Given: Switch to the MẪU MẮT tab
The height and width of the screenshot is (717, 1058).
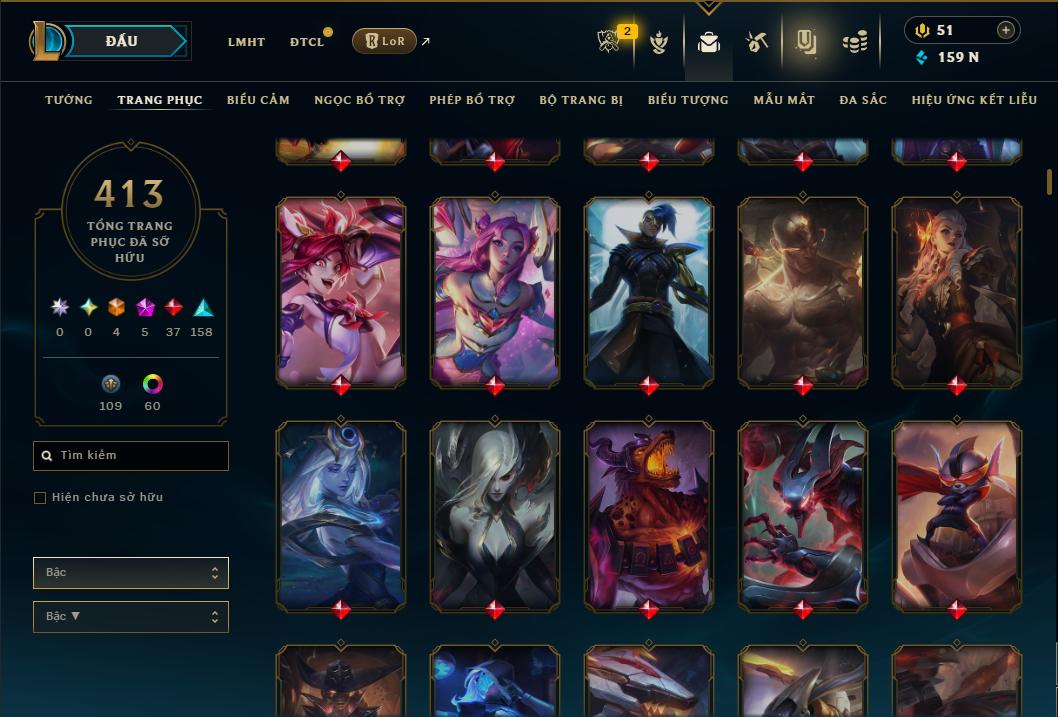Looking at the screenshot, I should tap(784, 100).
